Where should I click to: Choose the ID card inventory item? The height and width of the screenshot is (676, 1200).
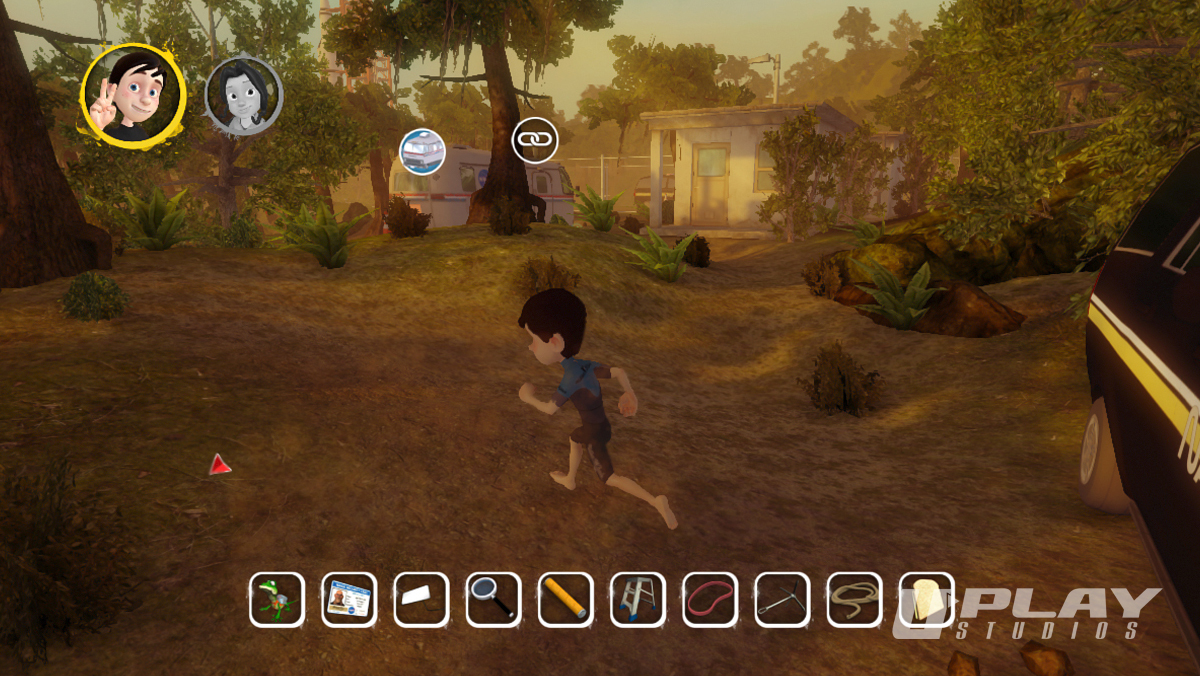349,599
